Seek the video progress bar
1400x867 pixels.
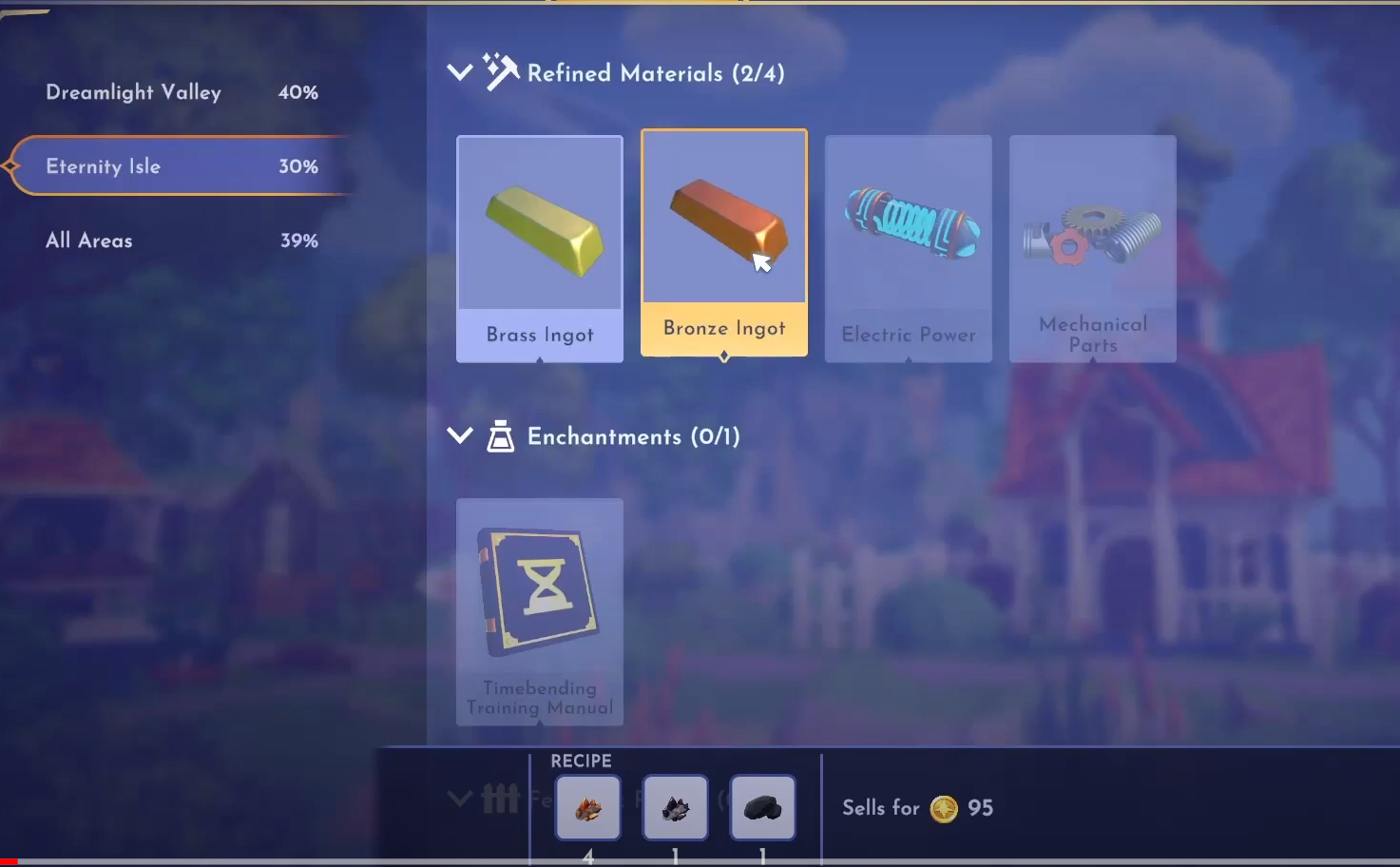pyautogui.click(x=700, y=862)
